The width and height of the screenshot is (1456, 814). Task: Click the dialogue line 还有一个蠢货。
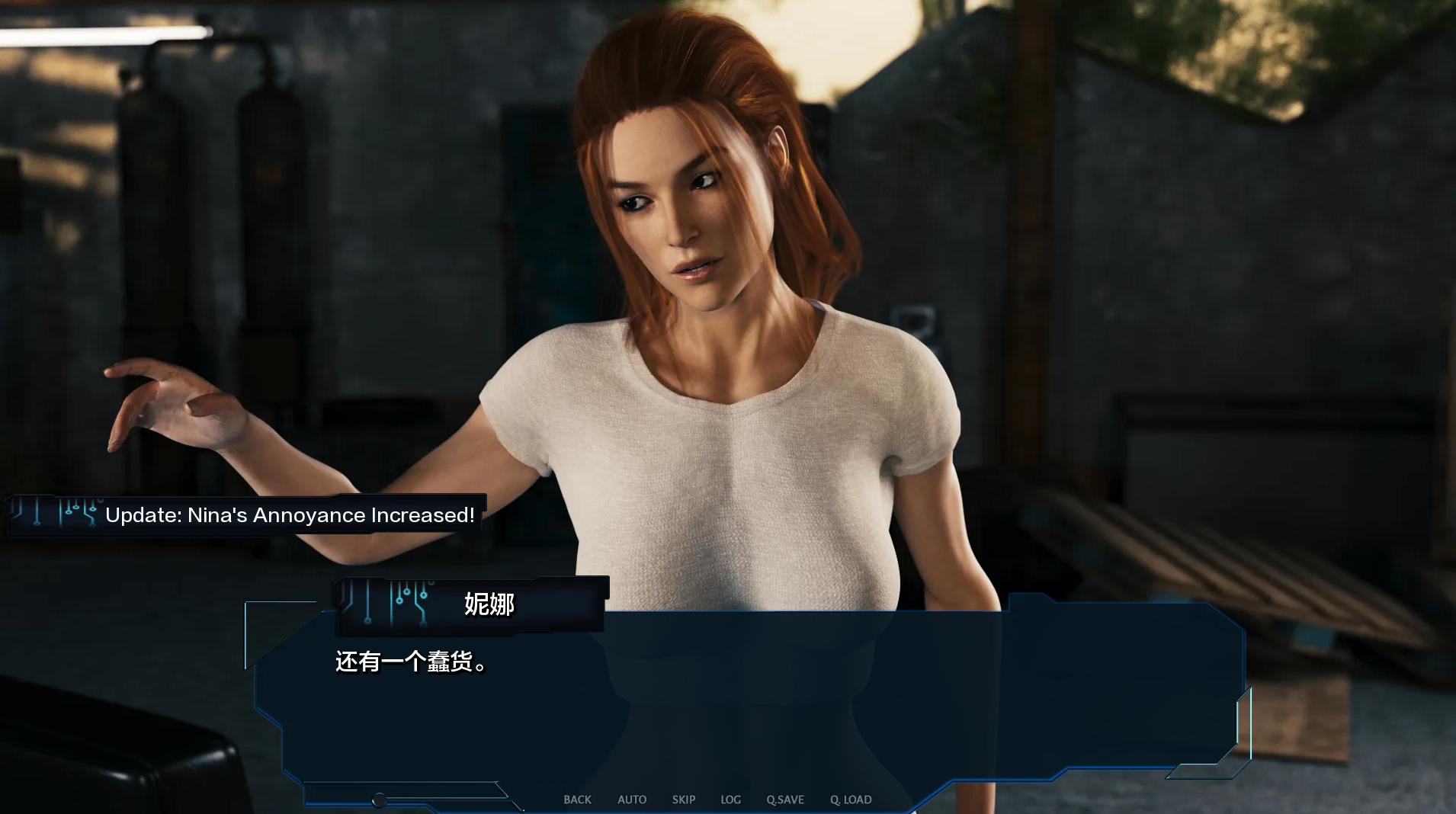tap(409, 660)
